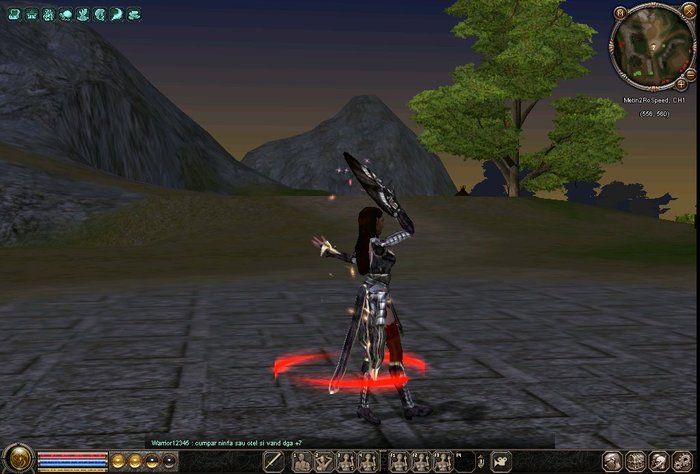Image resolution: width=700 pixels, height=474 pixels.
Task: Click Warrior12346's chat message
Action: (226, 442)
